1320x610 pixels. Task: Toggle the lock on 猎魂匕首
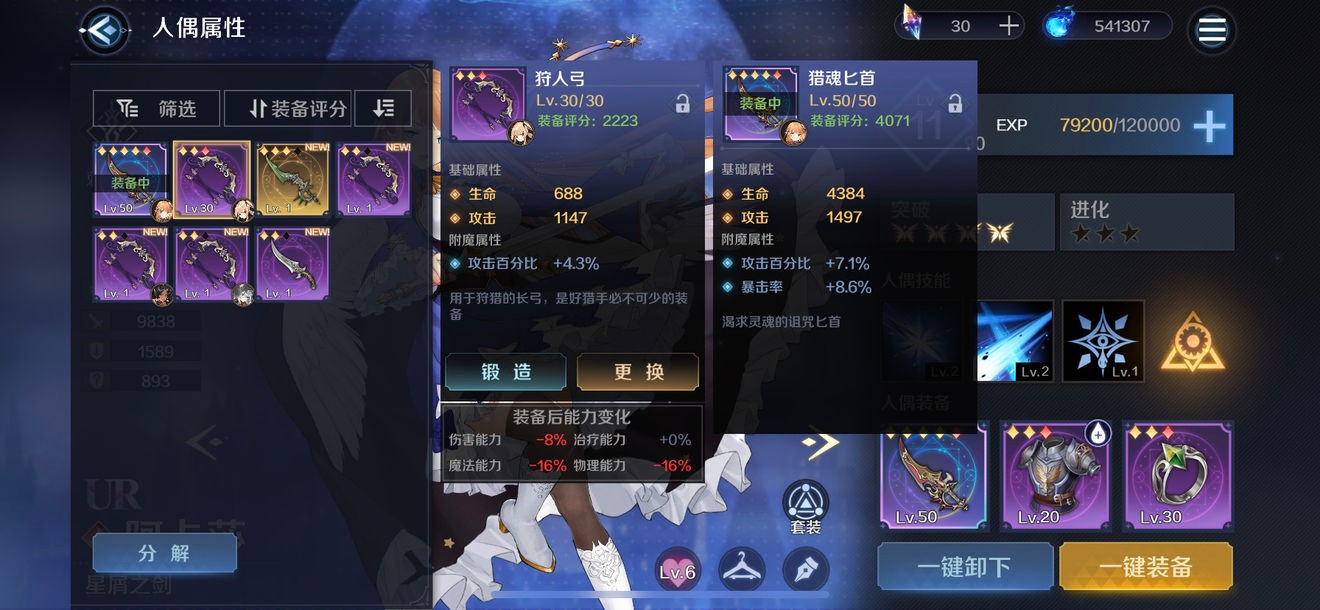[x=955, y=103]
